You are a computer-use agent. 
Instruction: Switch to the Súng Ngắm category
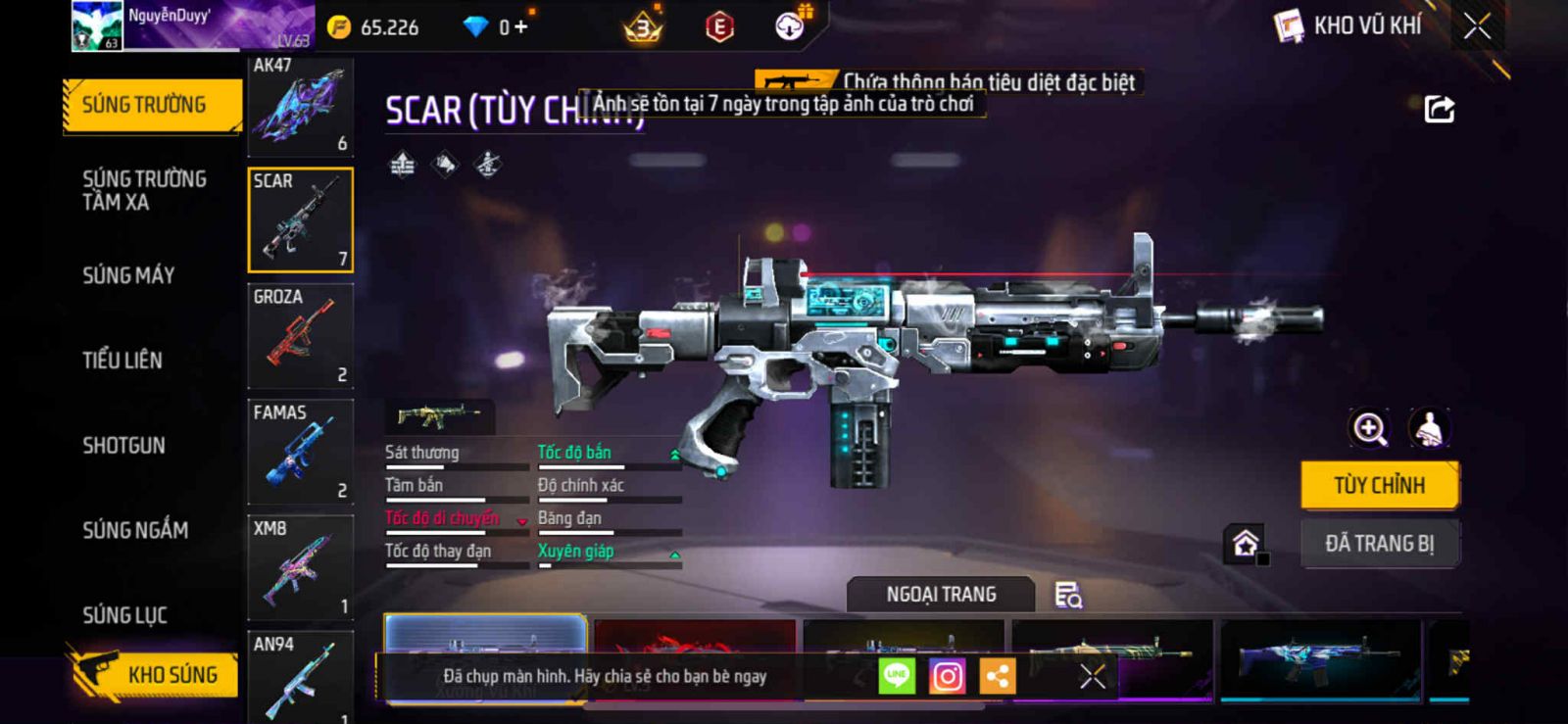[135, 530]
